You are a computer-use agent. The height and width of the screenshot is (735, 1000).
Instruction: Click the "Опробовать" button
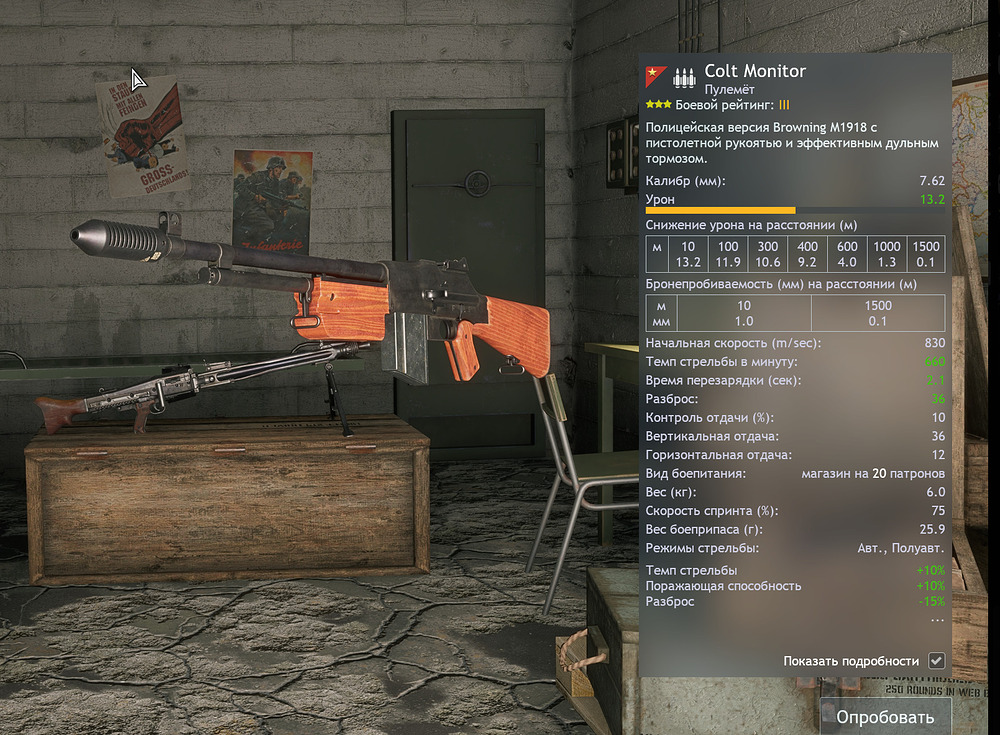point(885,716)
